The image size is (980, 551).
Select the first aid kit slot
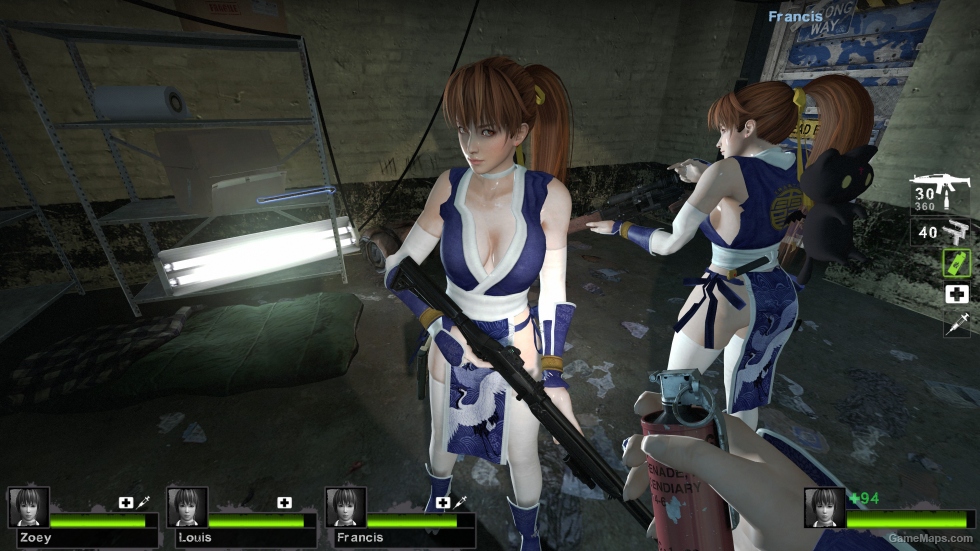pos(957,294)
